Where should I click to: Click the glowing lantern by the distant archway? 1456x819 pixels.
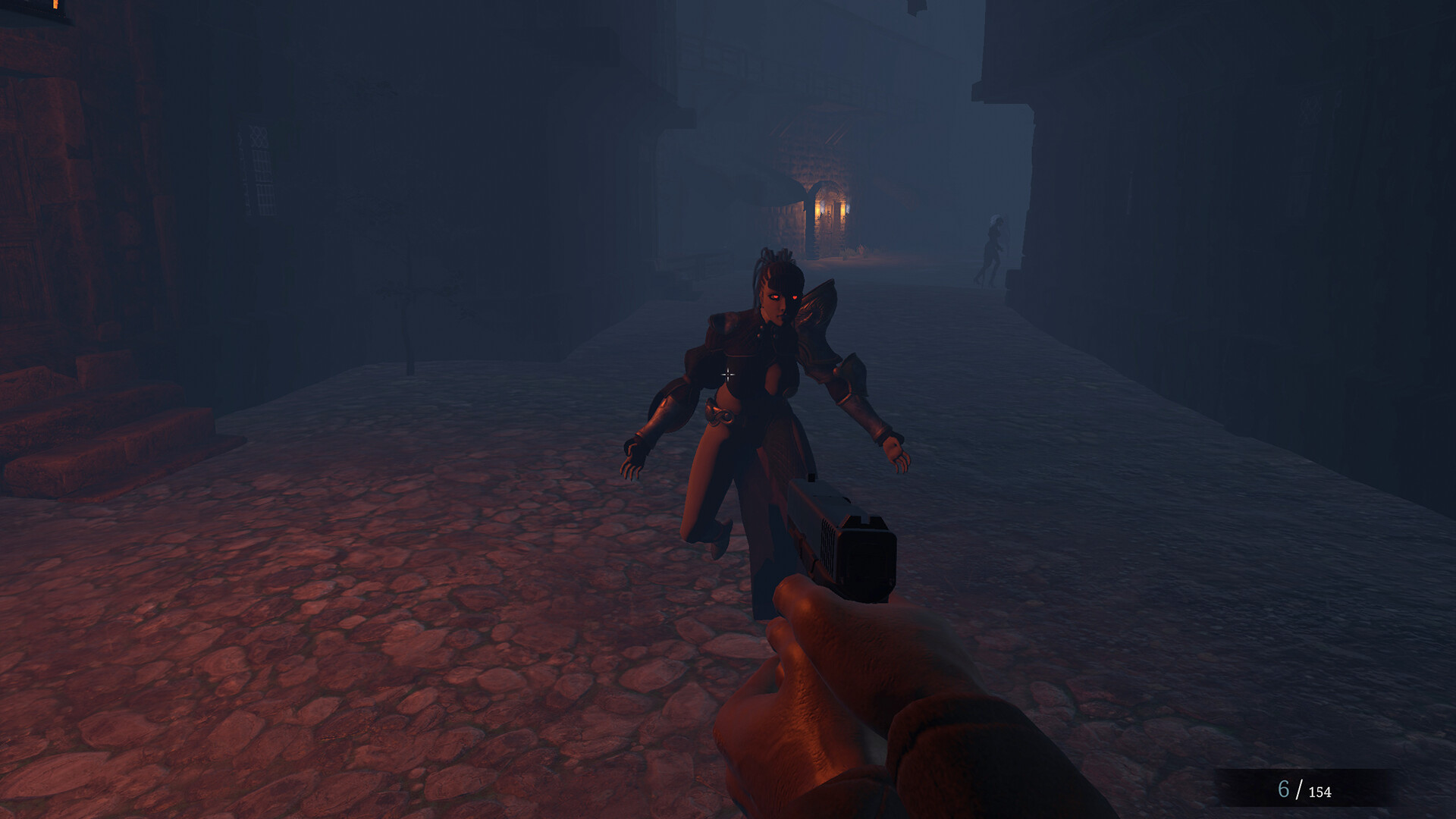pyautogui.click(x=817, y=211)
